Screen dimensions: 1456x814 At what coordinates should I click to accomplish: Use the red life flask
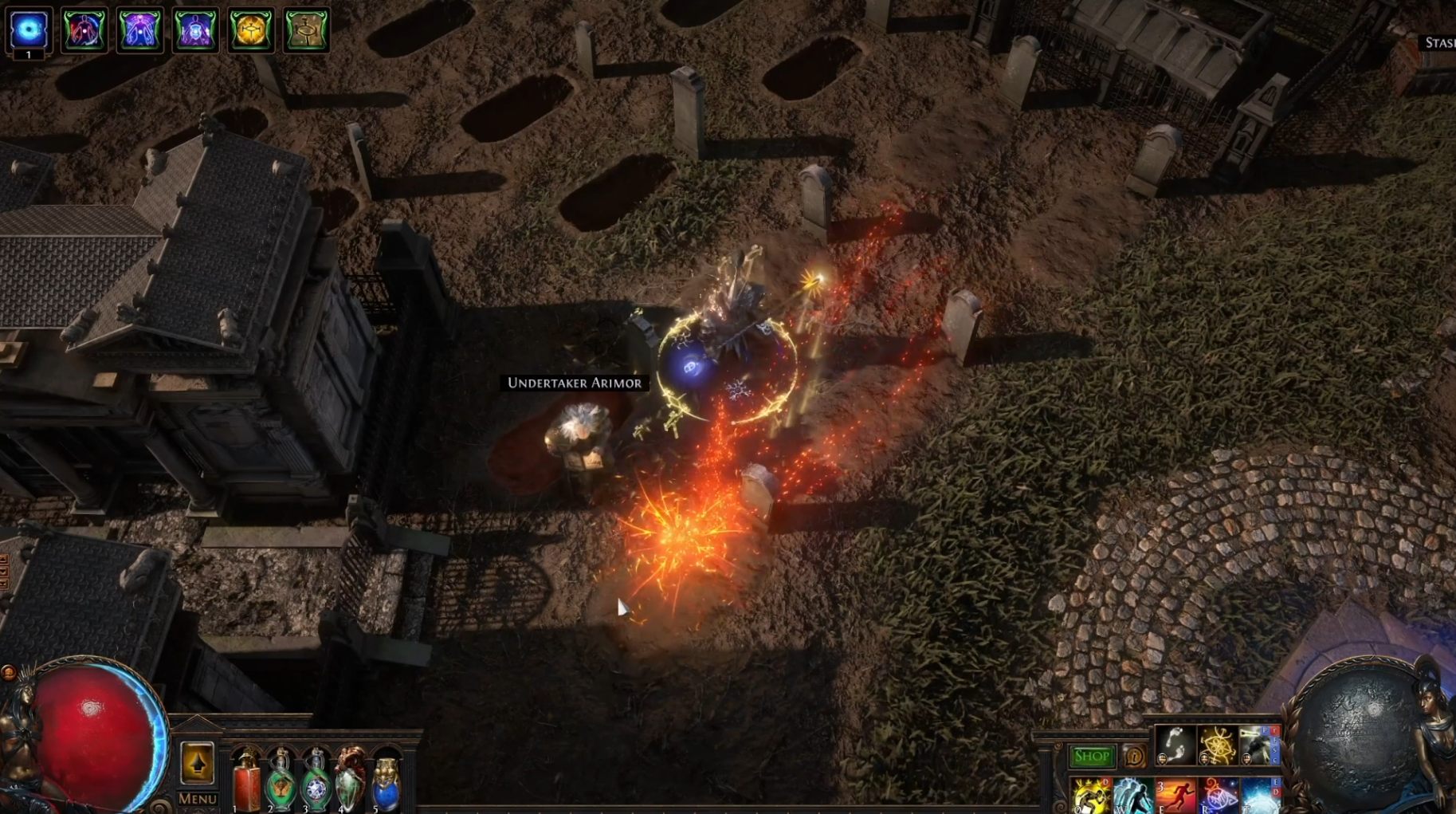pos(247,781)
